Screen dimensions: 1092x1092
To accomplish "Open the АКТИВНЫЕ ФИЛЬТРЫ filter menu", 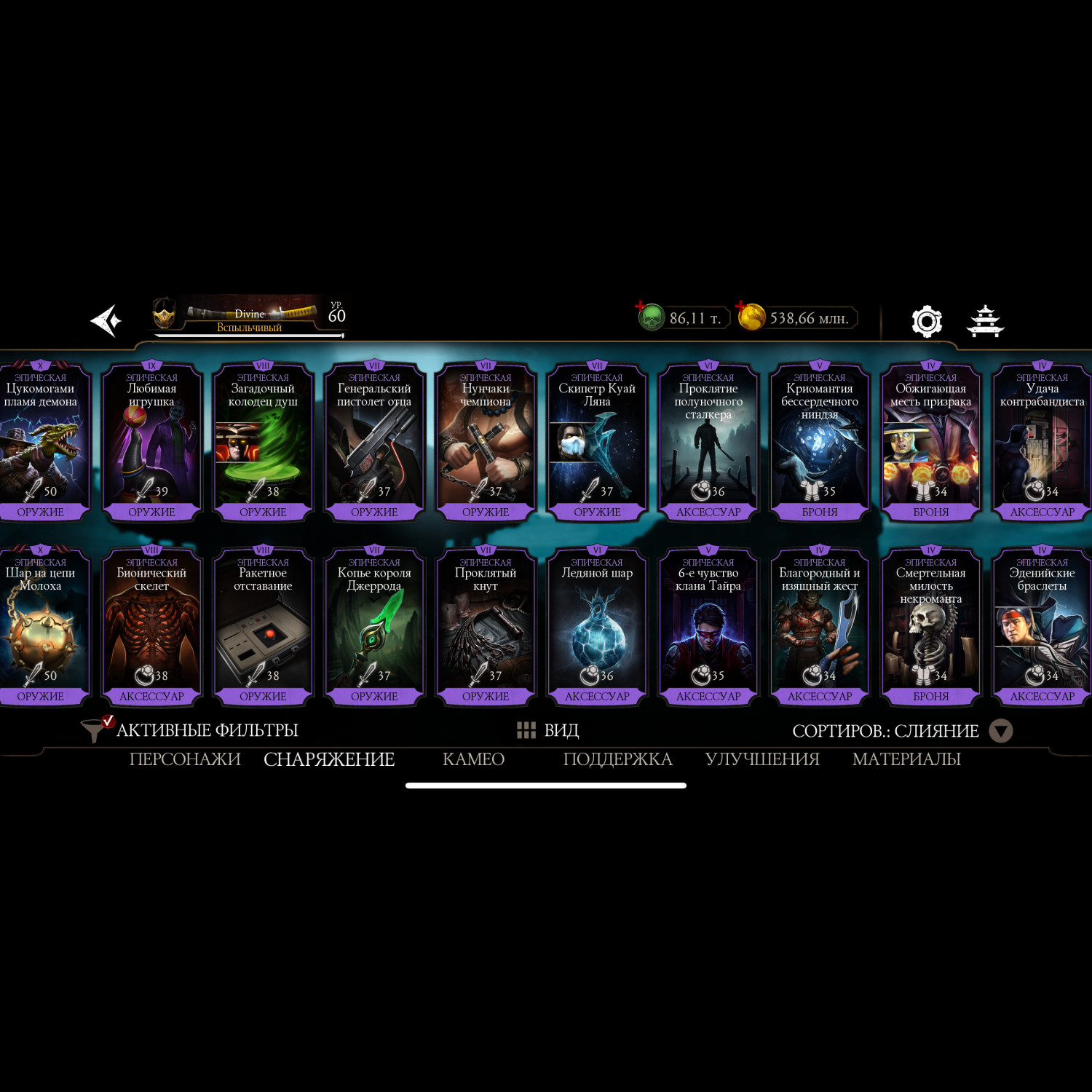I will 191,730.
